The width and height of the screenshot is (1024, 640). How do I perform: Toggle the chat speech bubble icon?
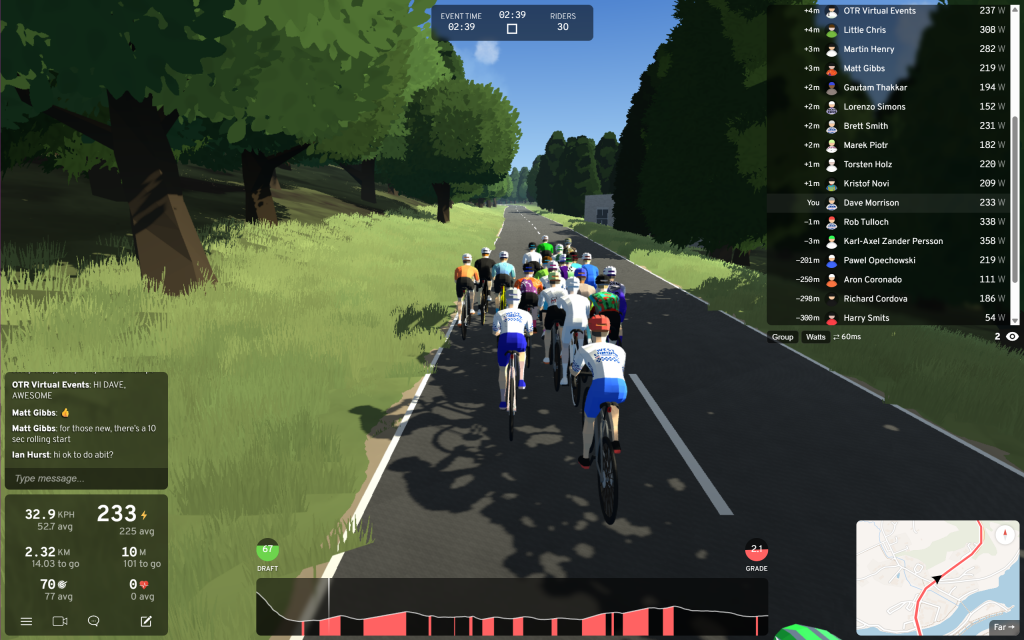[94, 621]
